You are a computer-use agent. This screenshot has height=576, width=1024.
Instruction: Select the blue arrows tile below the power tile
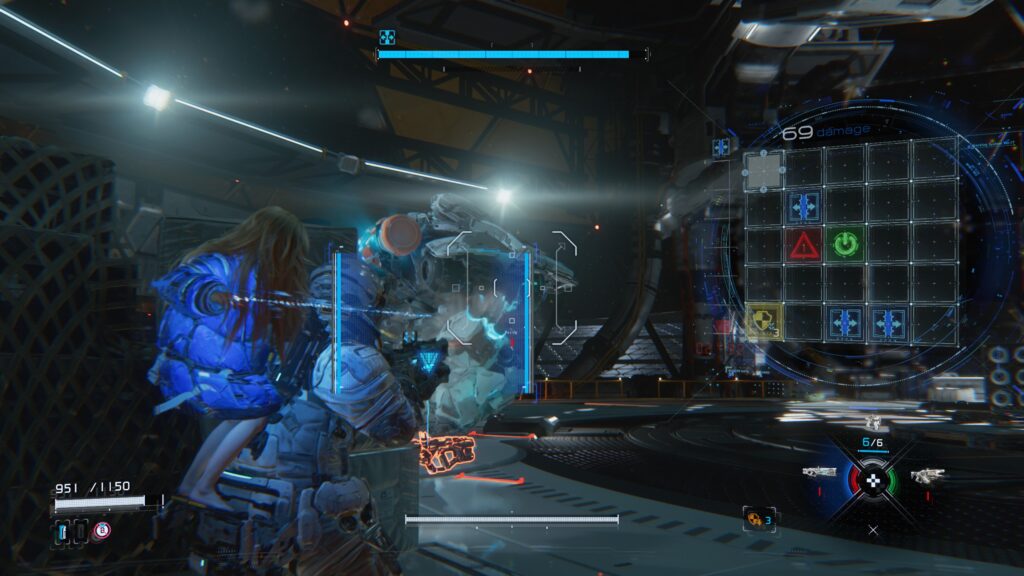[846, 322]
